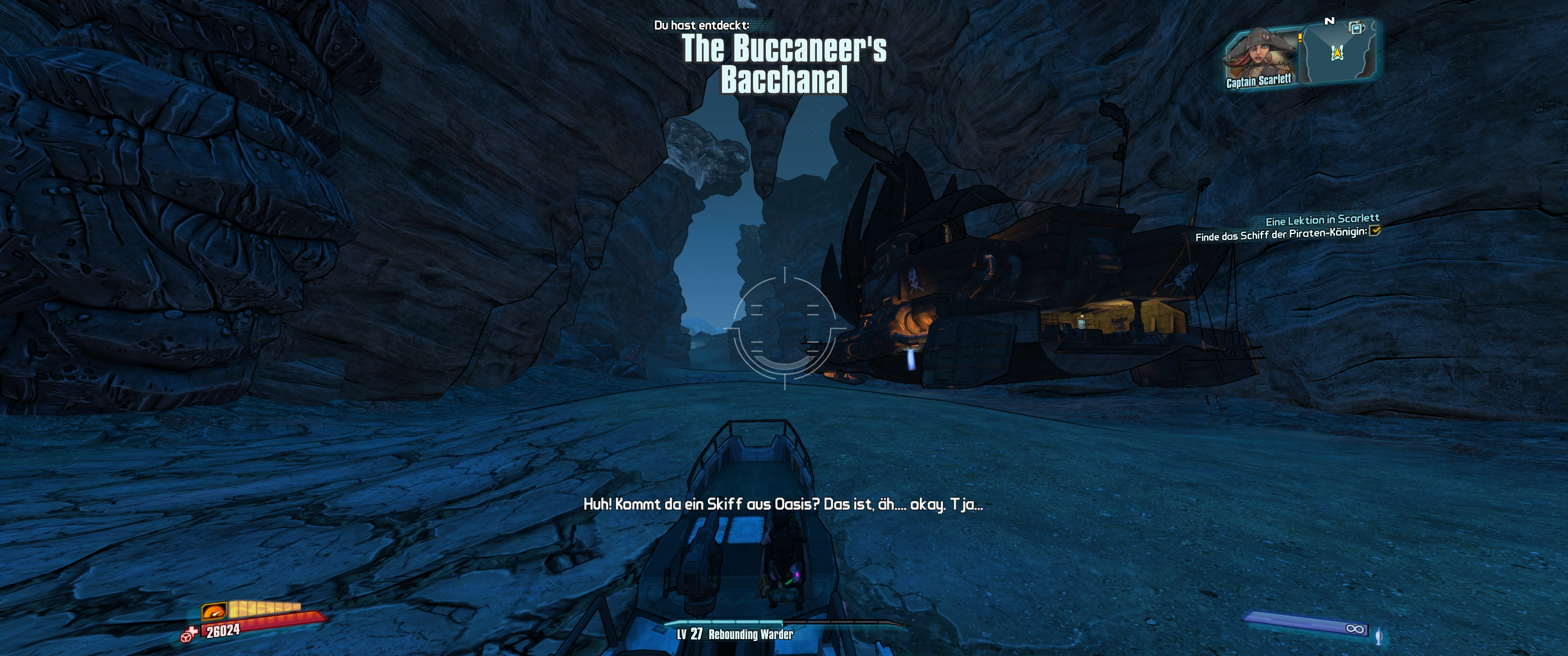Click the completed 'Finde das Schiff' objective checkbox

[1374, 231]
